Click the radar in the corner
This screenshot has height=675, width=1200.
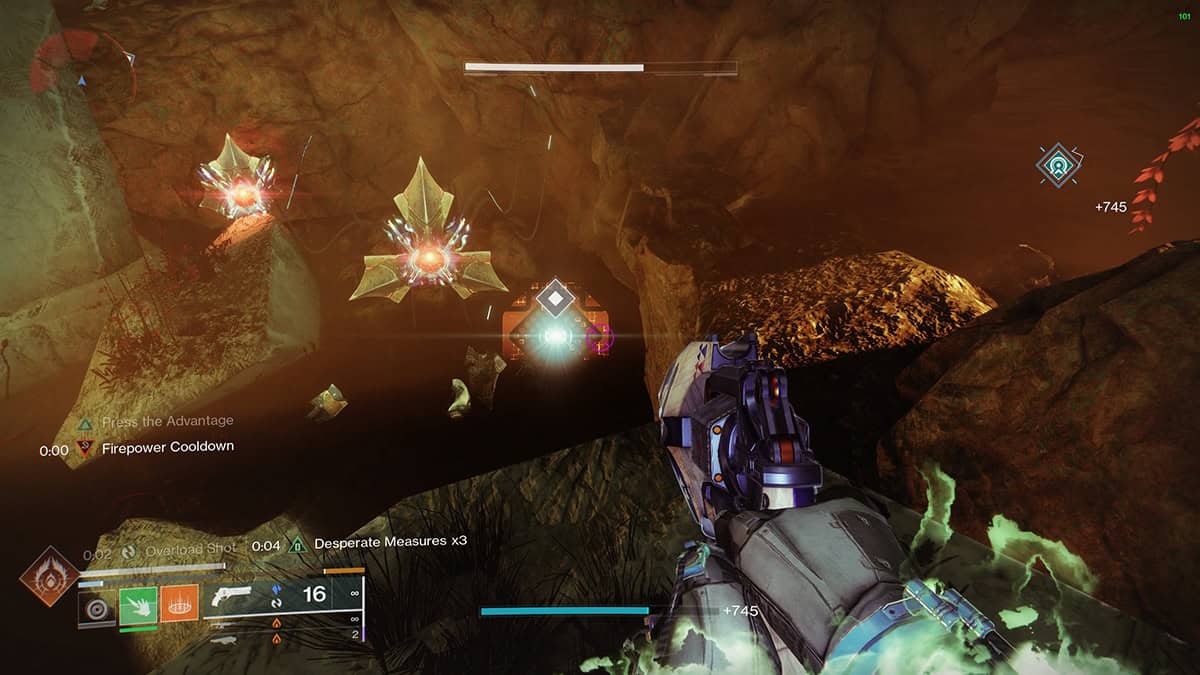pos(82,72)
